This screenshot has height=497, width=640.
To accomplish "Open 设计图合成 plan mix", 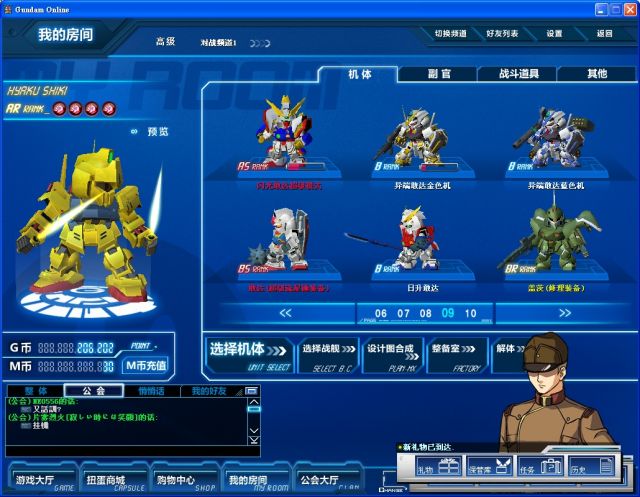I will pyautogui.click(x=391, y=352).
